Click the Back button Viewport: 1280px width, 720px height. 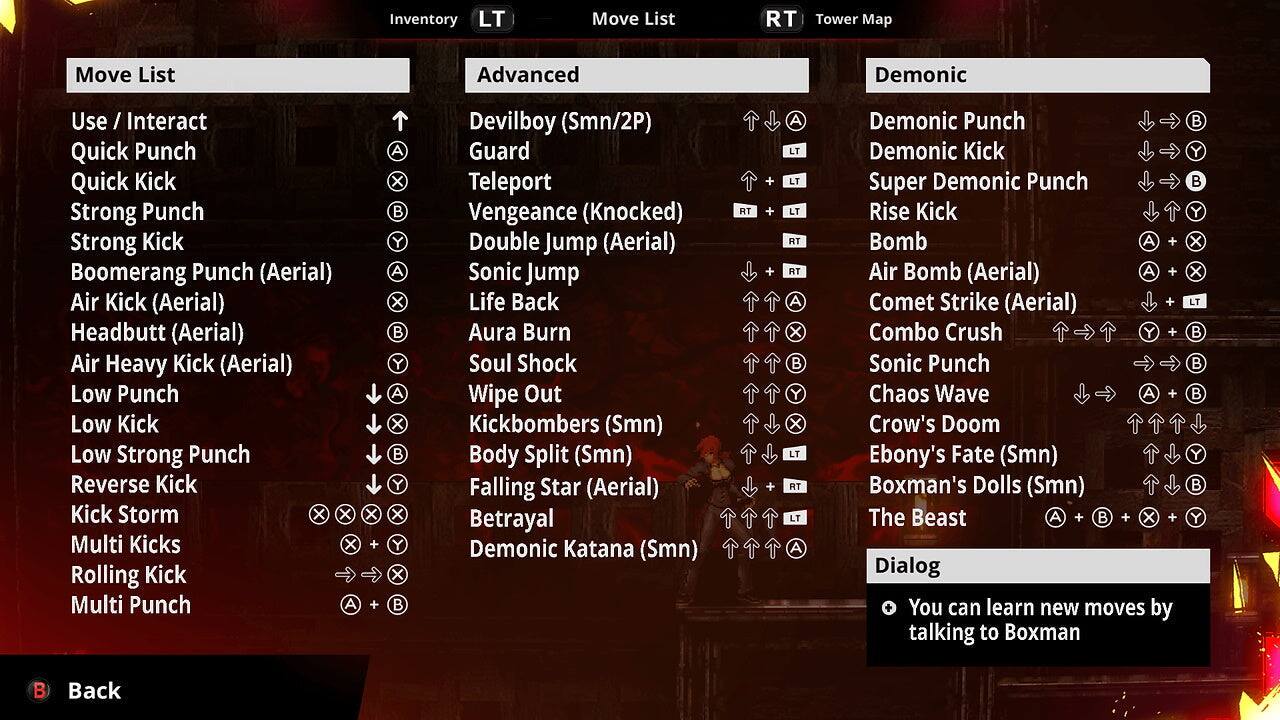tap(93, 690)
